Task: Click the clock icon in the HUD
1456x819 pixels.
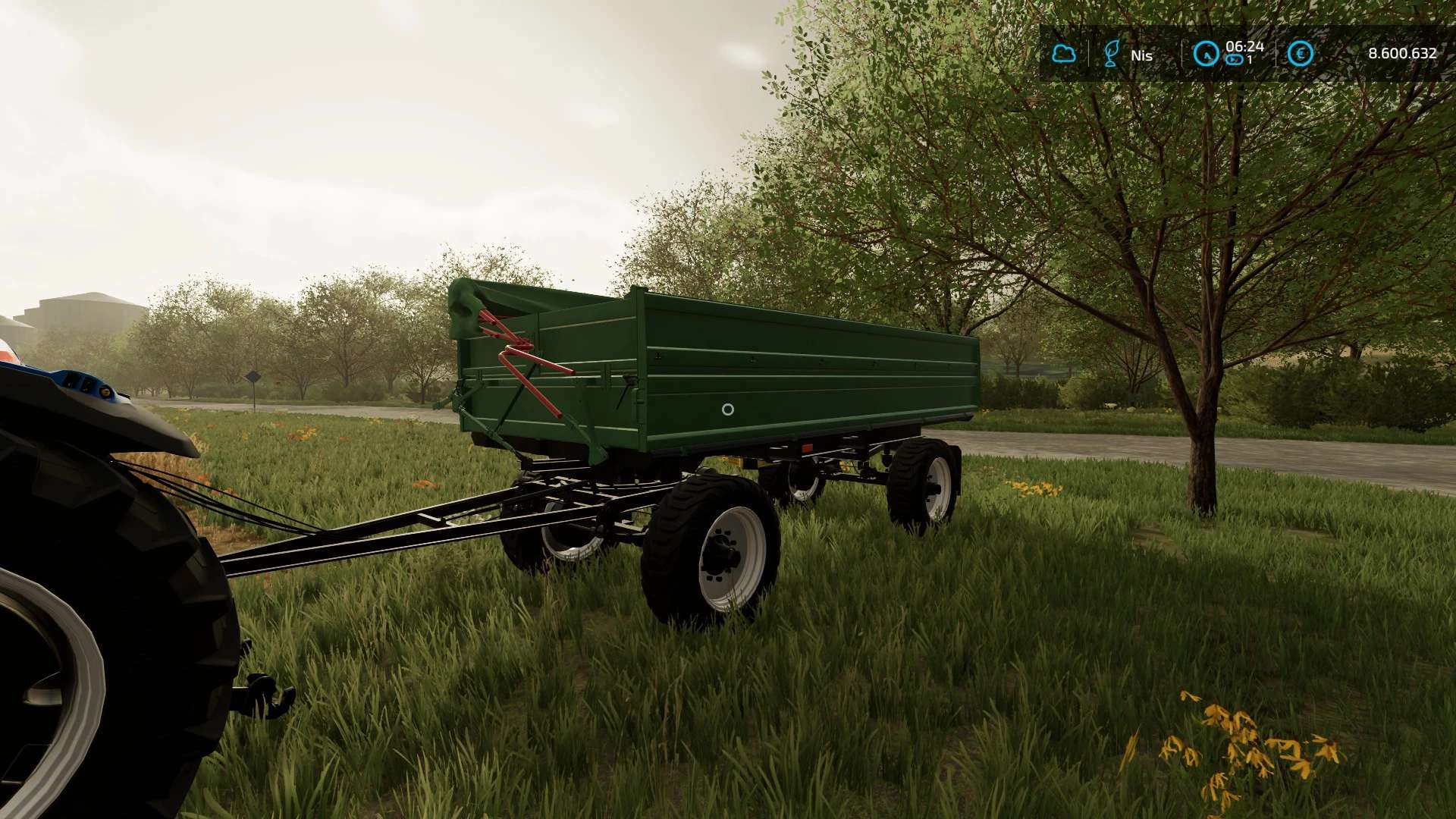Action: click(x=1206, y=54)
